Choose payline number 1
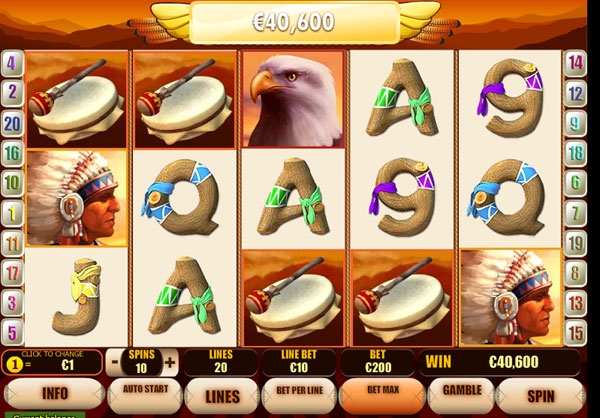 point(12,212)
